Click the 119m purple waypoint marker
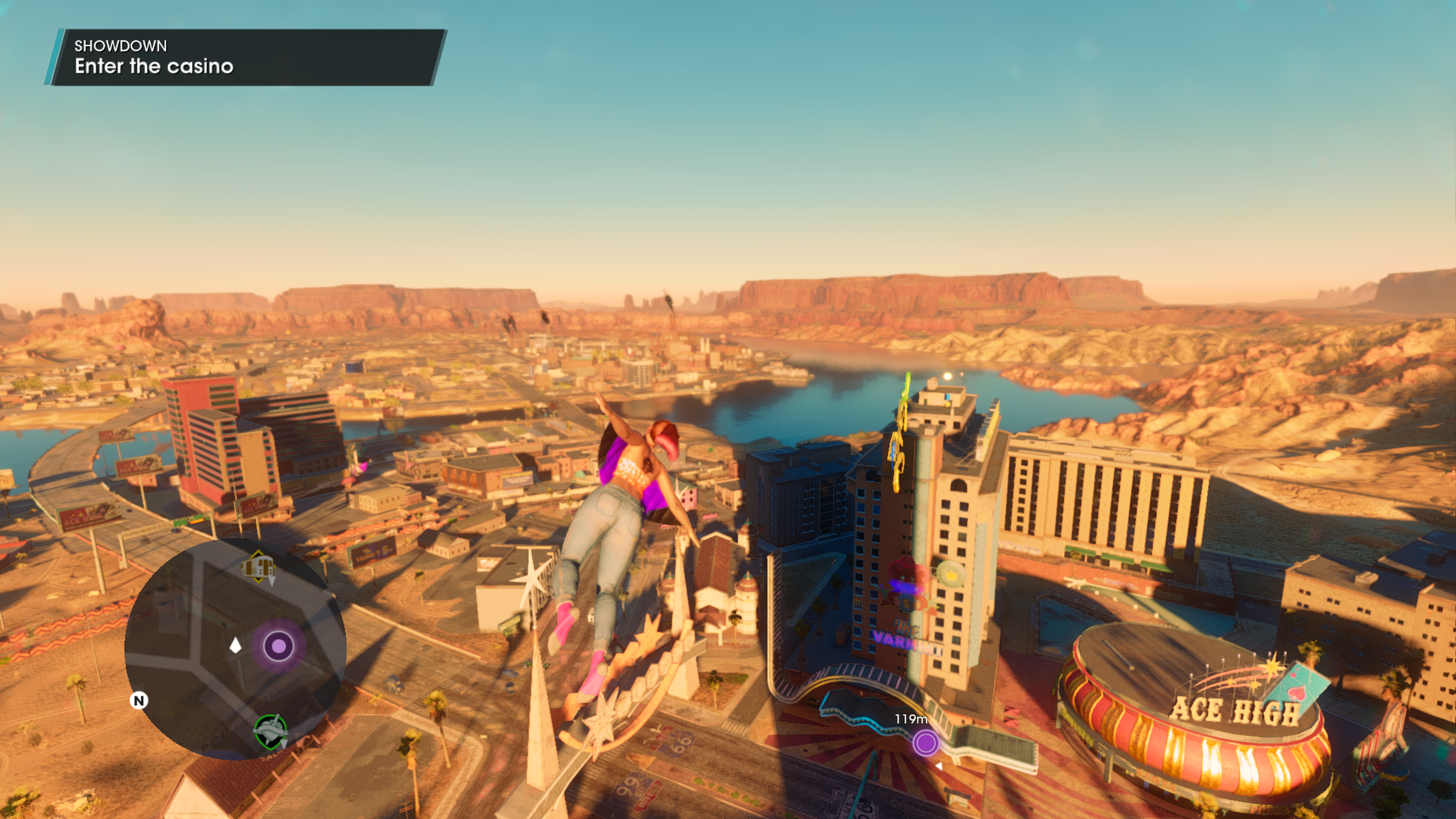Image resolution: width=1456 pixels, height=819 pixels. 926,743
